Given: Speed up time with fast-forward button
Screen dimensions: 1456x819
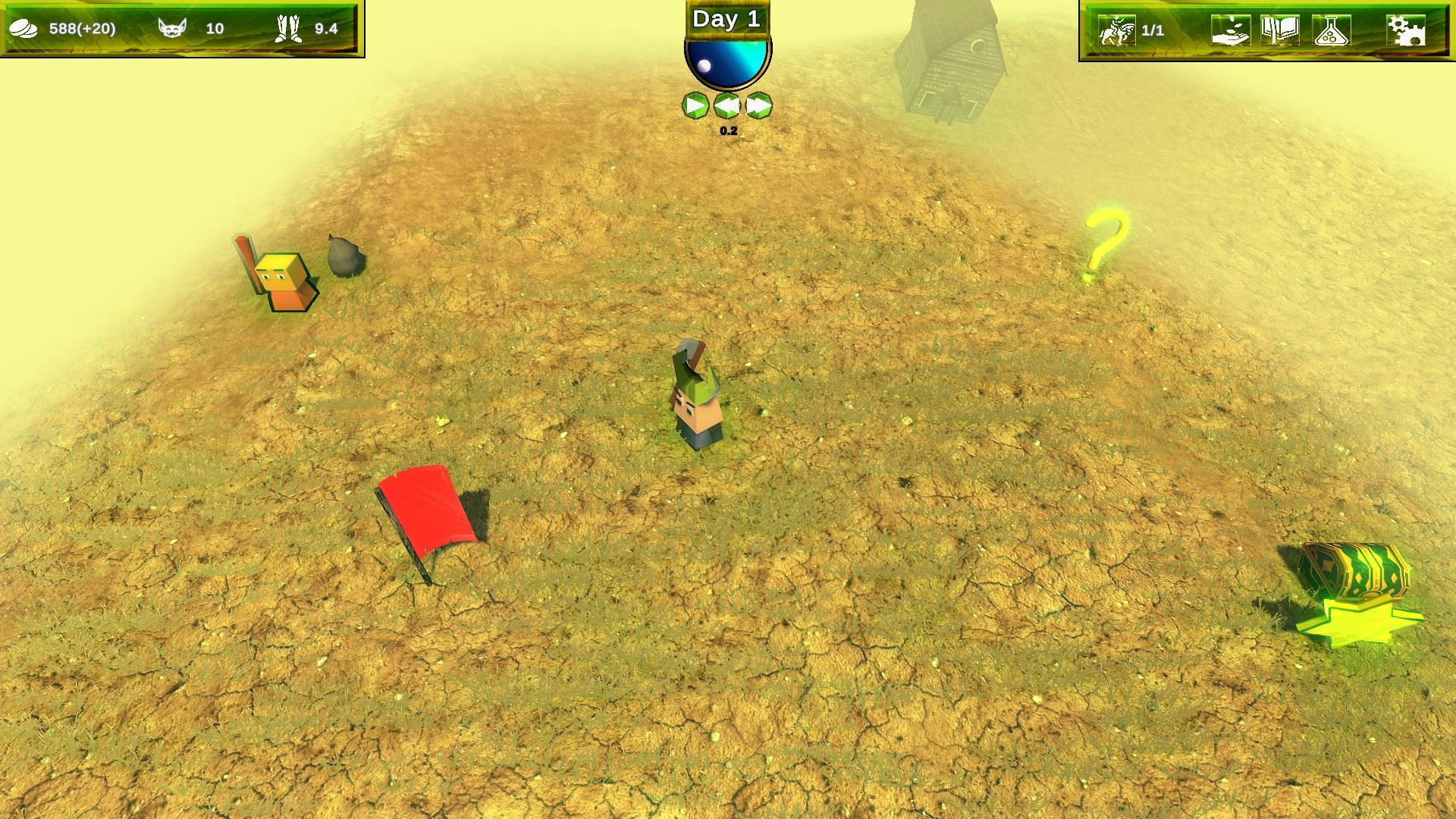Looking at the screenshot, I should click(x=759, y=105).
